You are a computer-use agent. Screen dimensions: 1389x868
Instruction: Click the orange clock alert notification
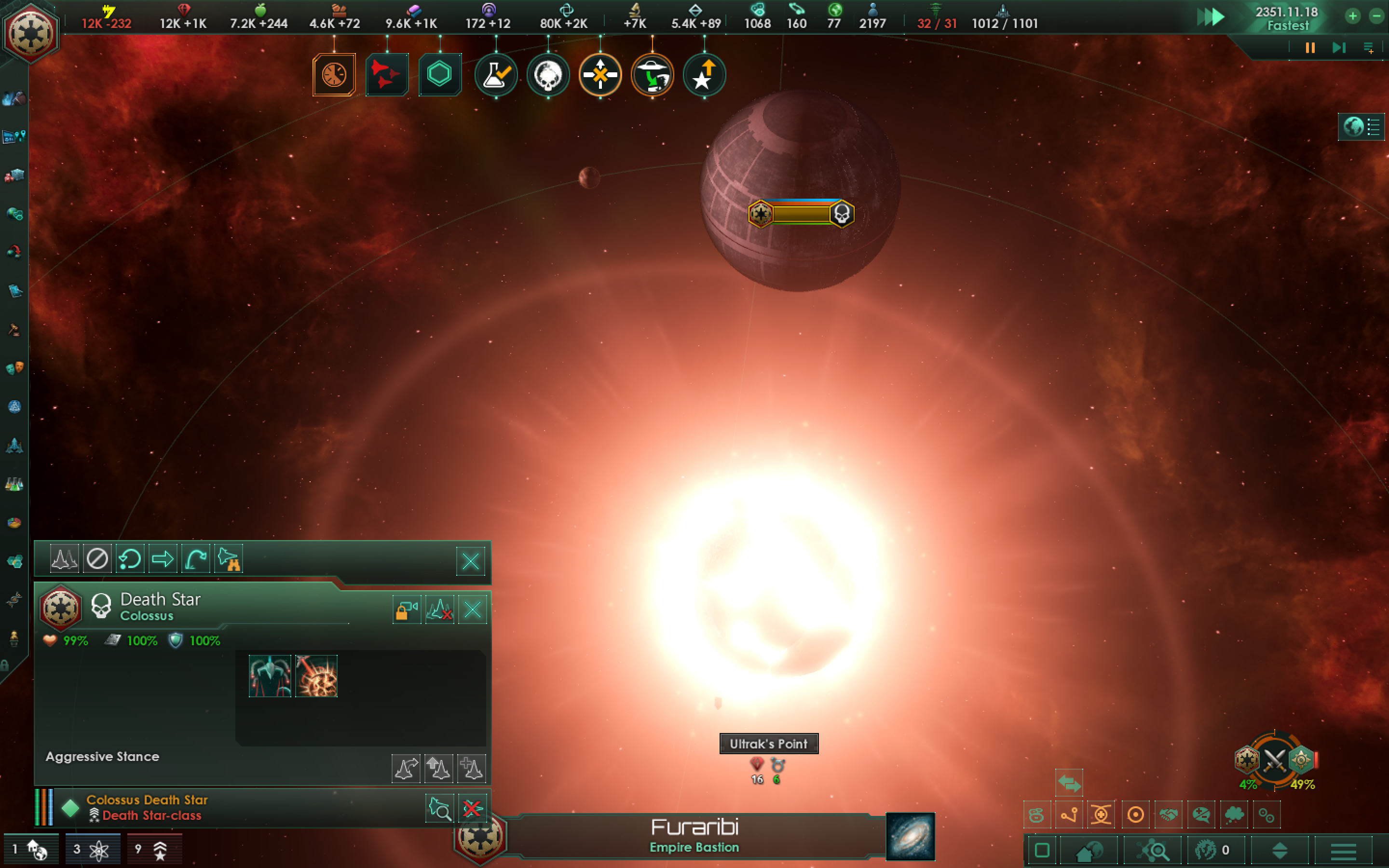334,75
